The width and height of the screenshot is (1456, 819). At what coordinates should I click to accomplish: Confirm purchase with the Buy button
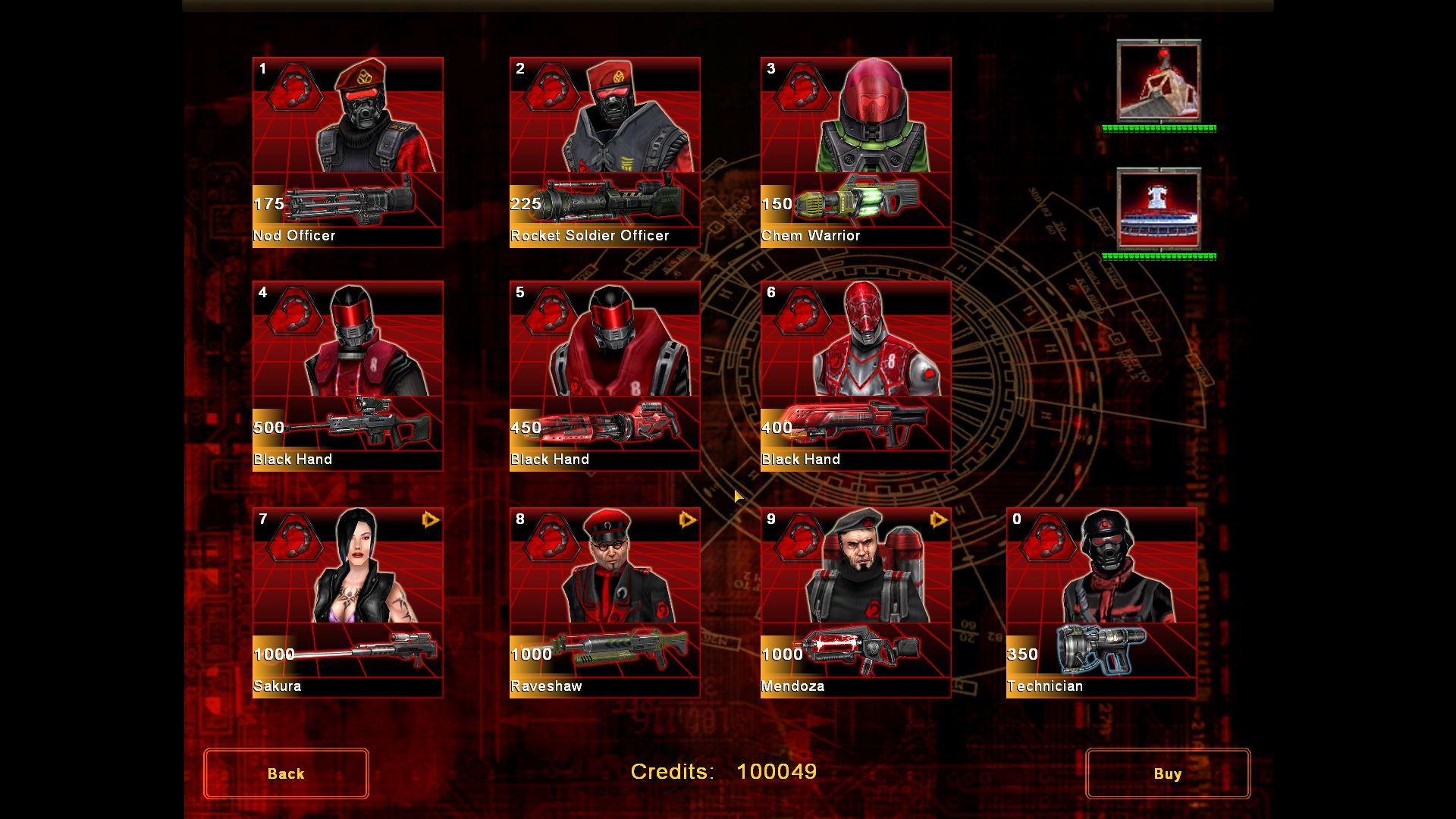pyautogui.click(x=1167, y=773)
